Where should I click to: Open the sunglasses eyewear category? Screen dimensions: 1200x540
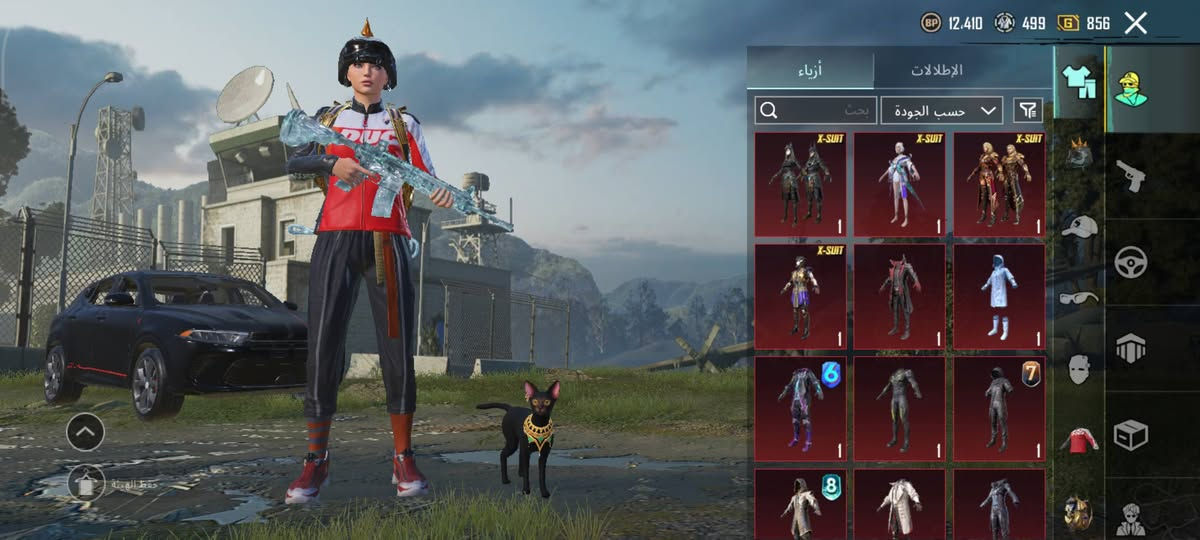[x=1078, y=297]
